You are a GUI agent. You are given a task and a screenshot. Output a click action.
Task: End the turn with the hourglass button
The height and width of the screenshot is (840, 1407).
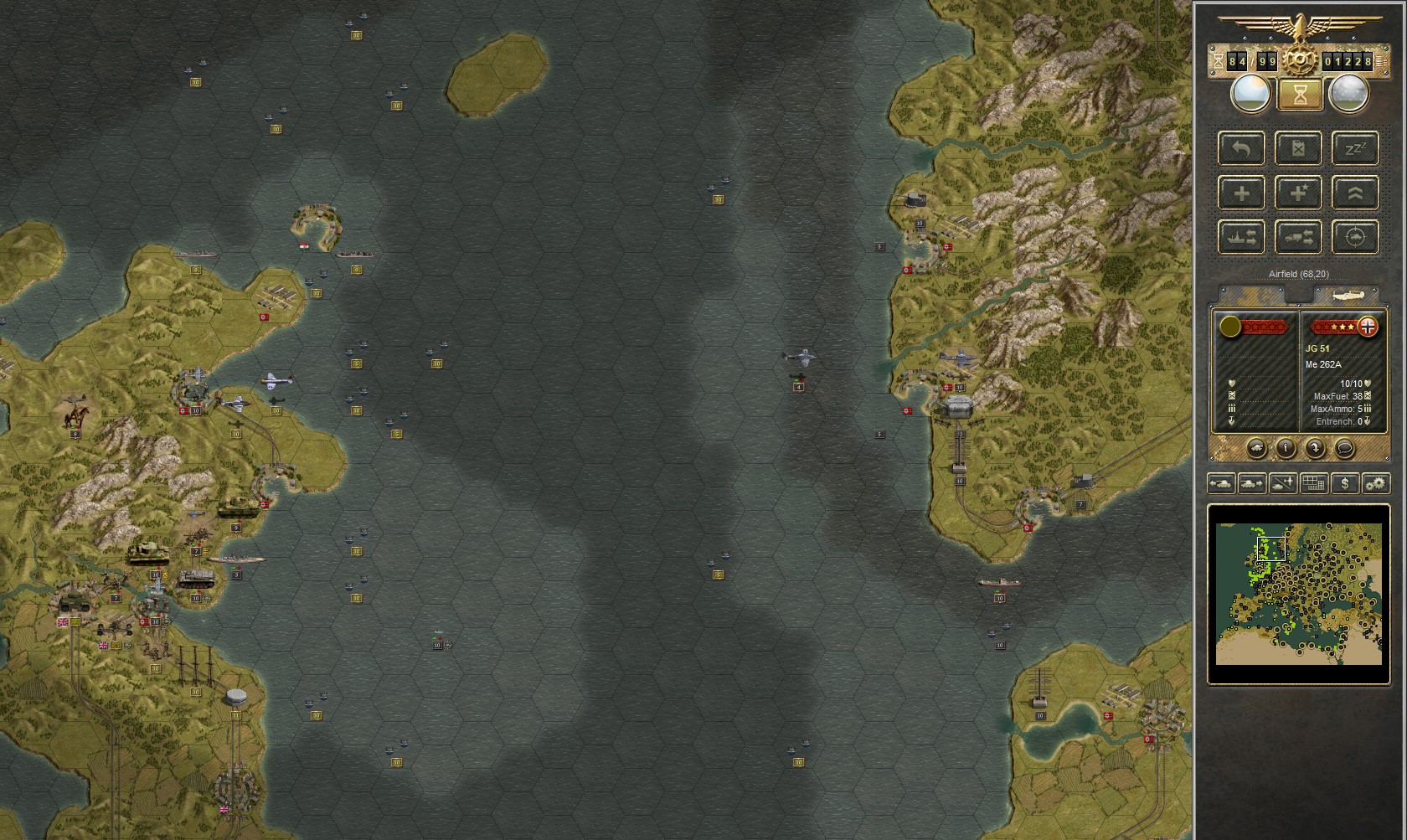pyautogui.click(x=1299, y=95)
